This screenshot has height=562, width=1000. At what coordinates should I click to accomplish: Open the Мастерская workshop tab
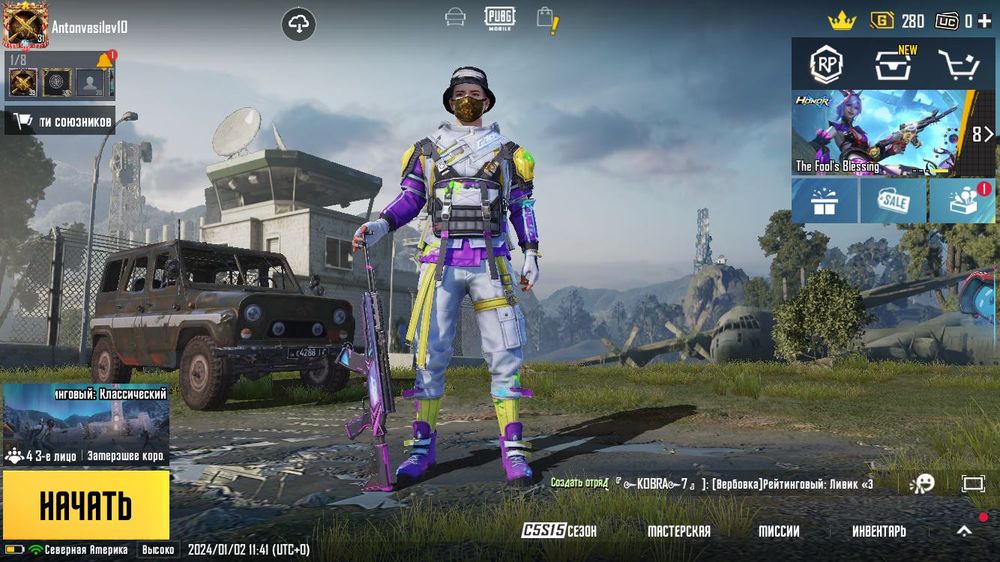tap(679, 531)
